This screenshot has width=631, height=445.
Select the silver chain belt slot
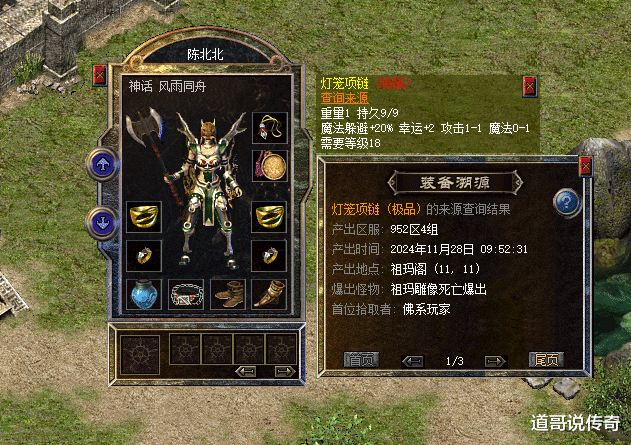click(x=186, y=294)
